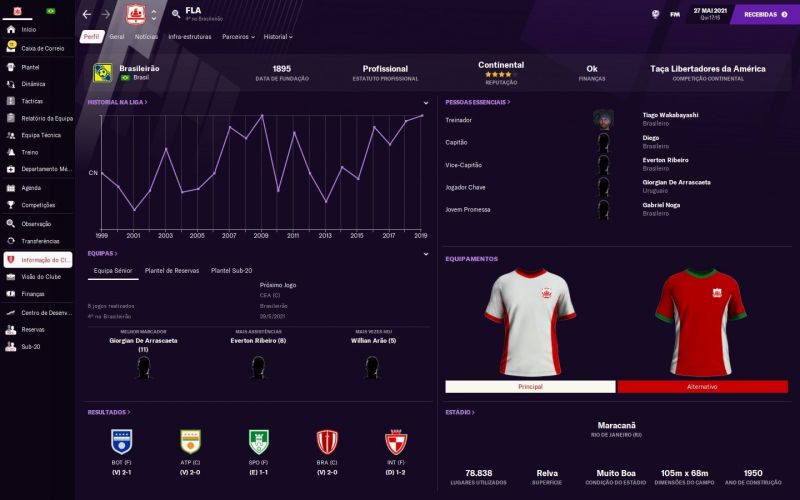Open the search magnifier icon
Image resolution: width=800 pixels, height=500 pixels.
pos(176,14)
